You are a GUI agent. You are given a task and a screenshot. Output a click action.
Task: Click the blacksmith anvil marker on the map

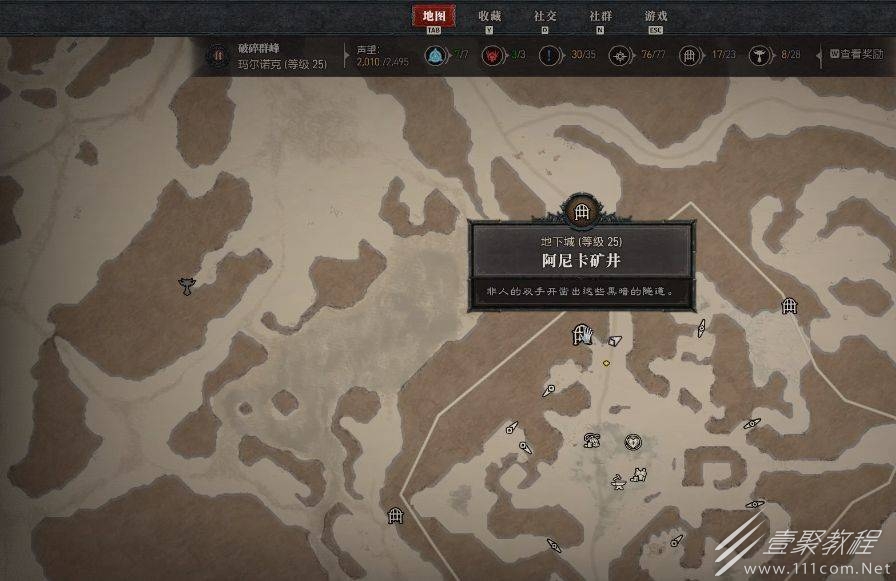pos(619,485)
